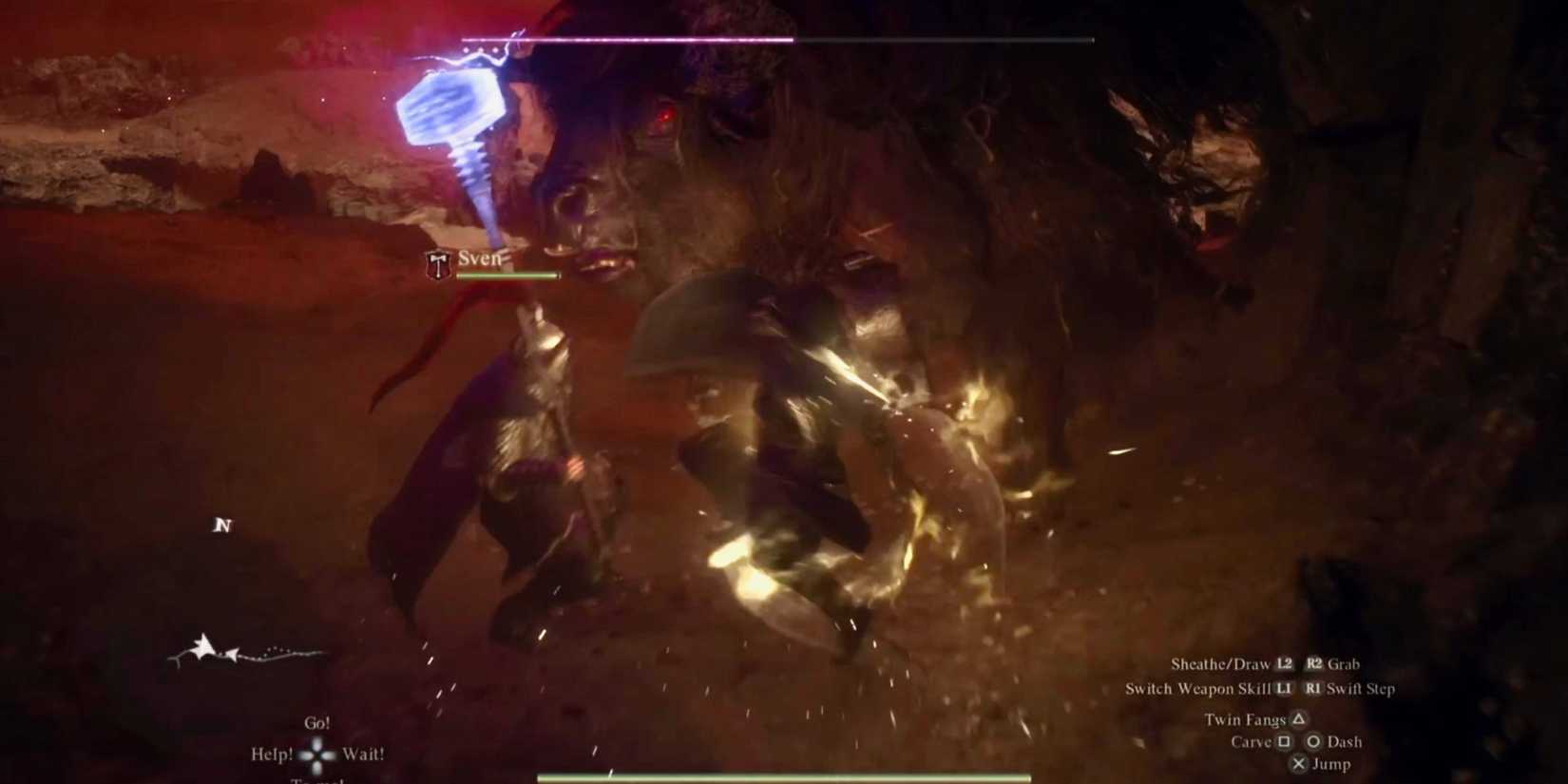
Task: Click the Carve square button icon
Action: pos(1285,742)
